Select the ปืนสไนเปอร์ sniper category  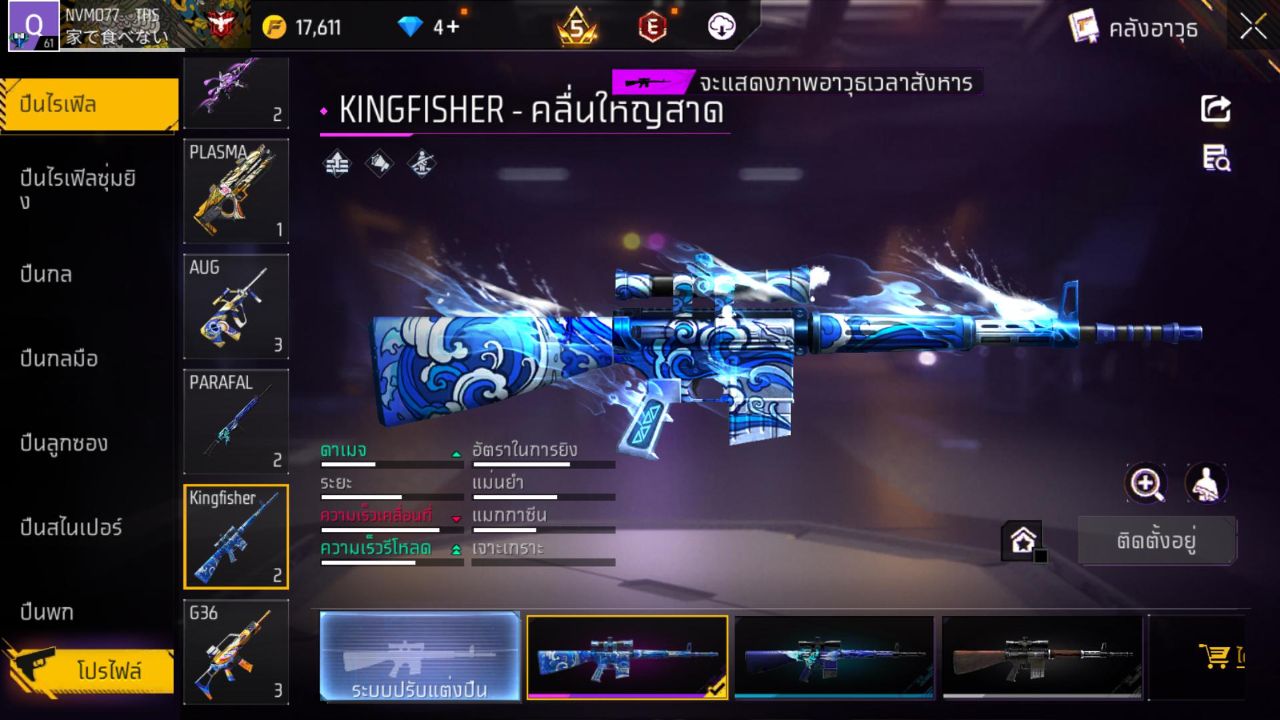point(70,527)
